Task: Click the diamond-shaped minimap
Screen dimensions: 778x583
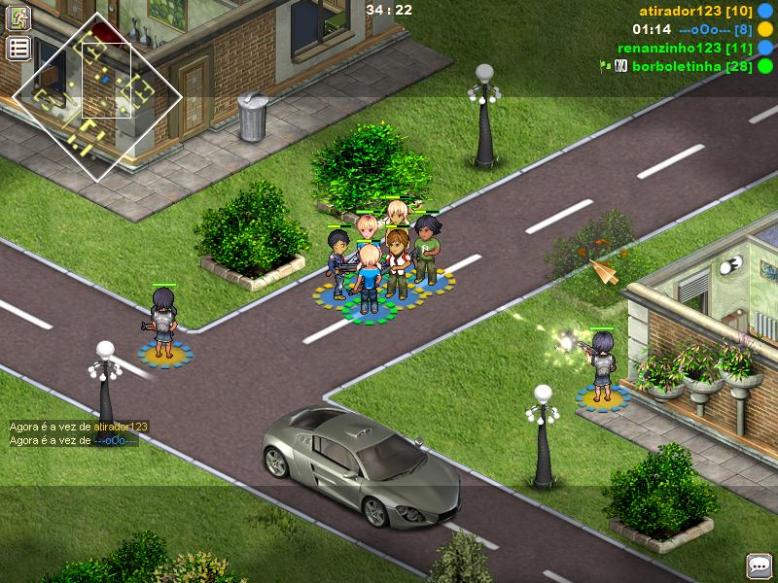Action: 97,98
